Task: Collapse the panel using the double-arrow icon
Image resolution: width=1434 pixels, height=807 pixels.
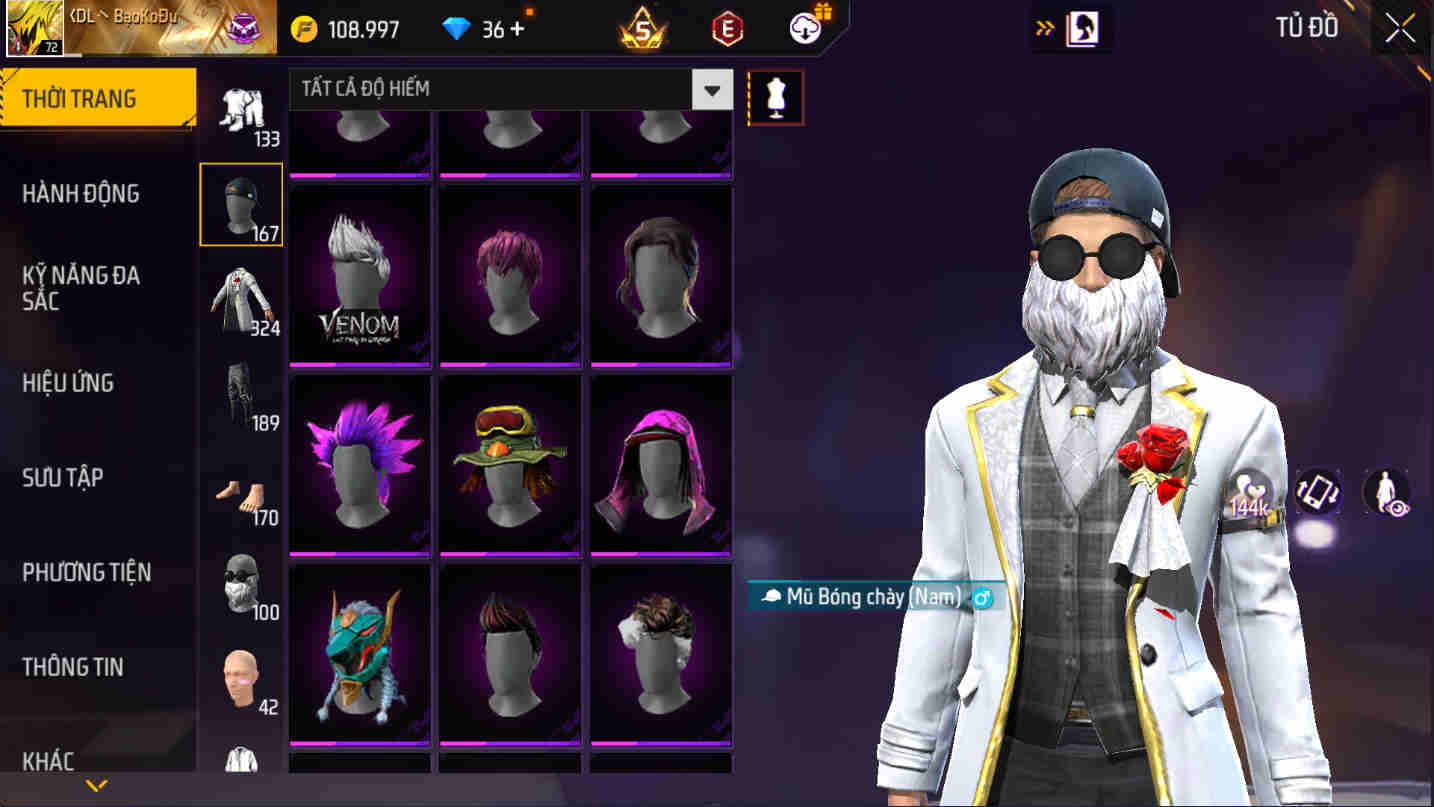Action: (1045, 29)
